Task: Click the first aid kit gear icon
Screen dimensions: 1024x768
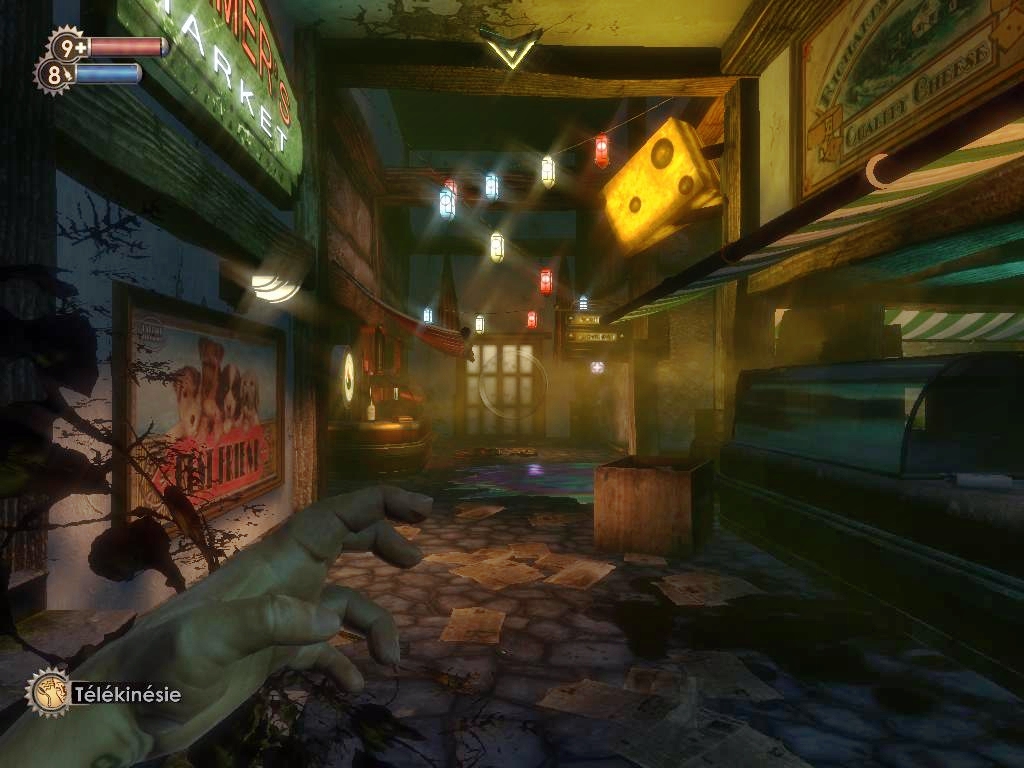Action: [67, 45]
